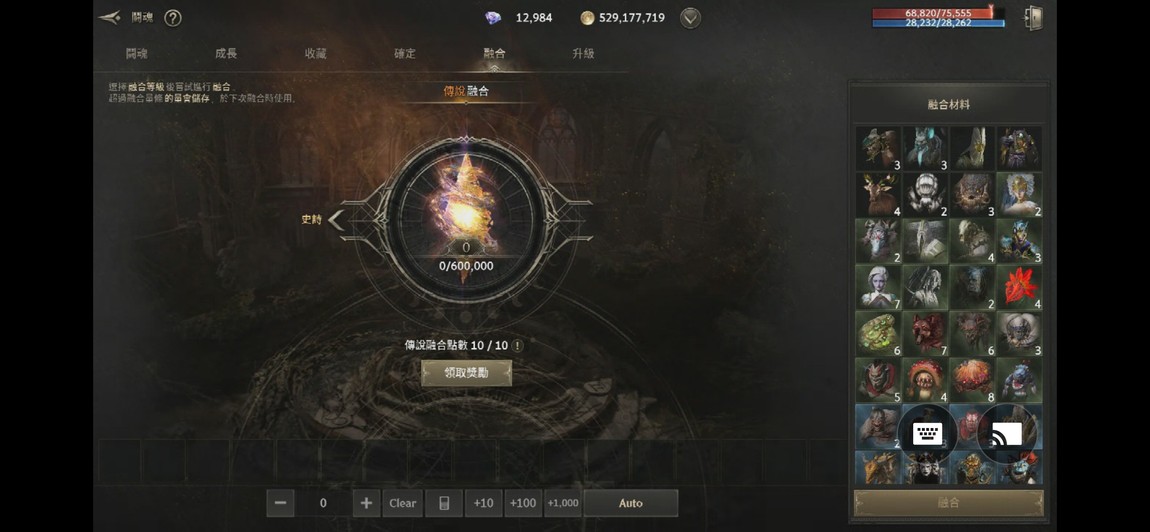Increase quantity with the plus button

tap(366, 503)
